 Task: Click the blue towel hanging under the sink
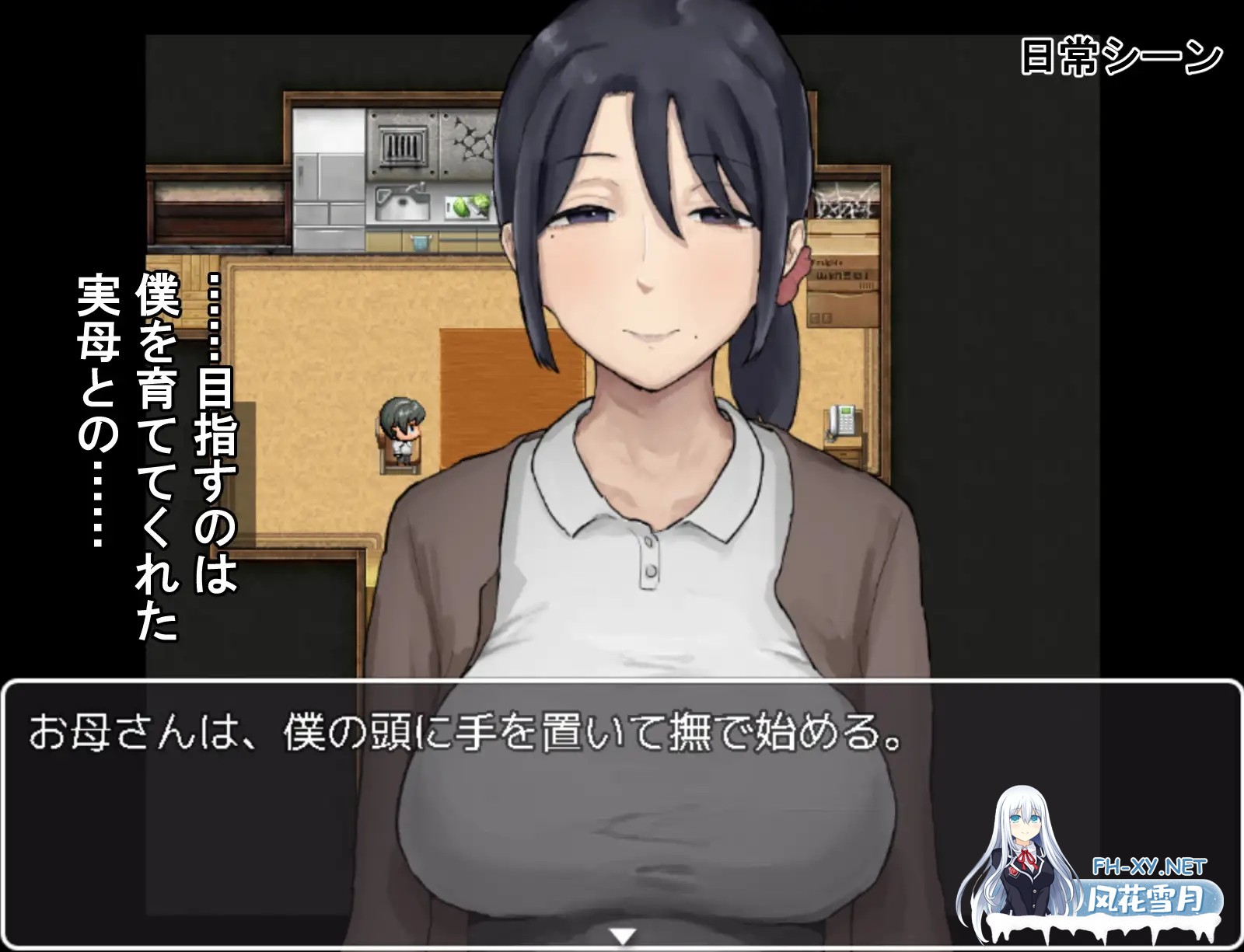420,242
